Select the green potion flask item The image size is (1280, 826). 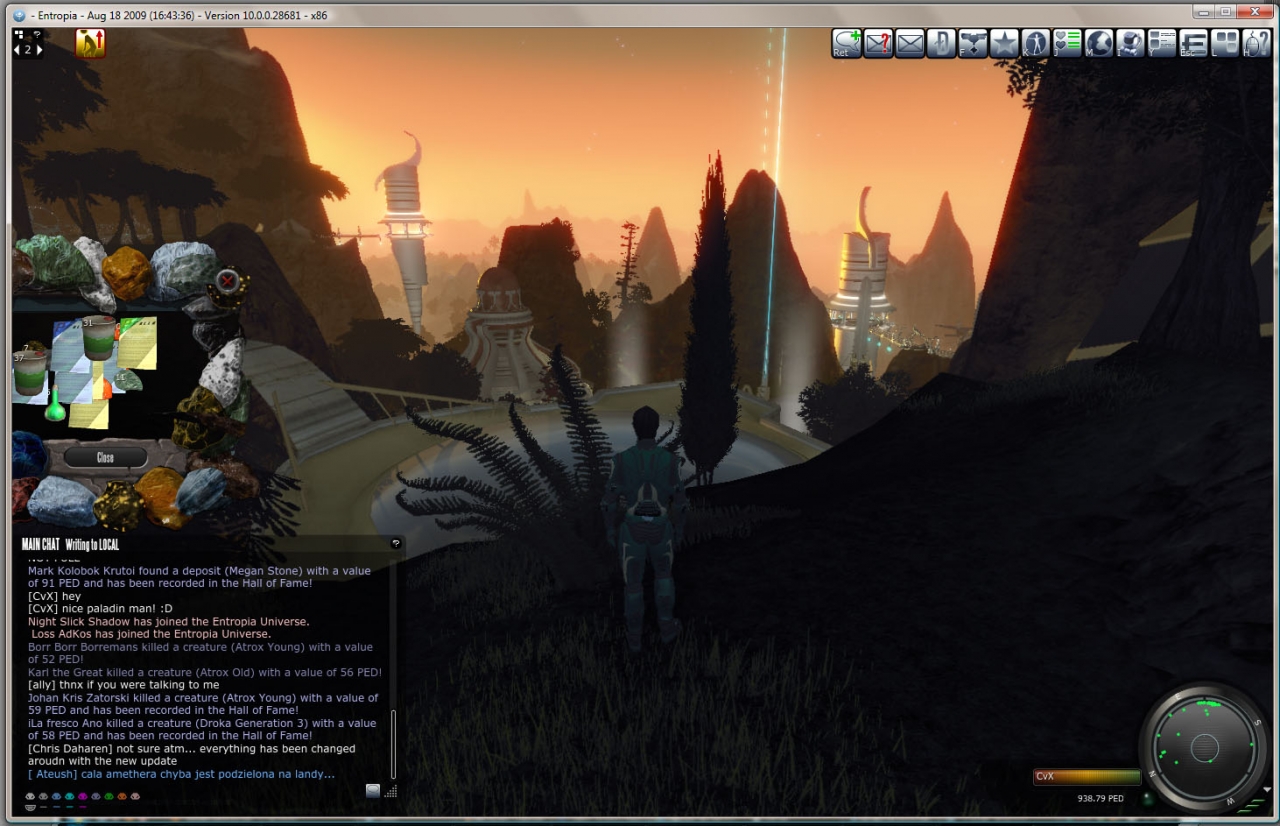(55, 407)
